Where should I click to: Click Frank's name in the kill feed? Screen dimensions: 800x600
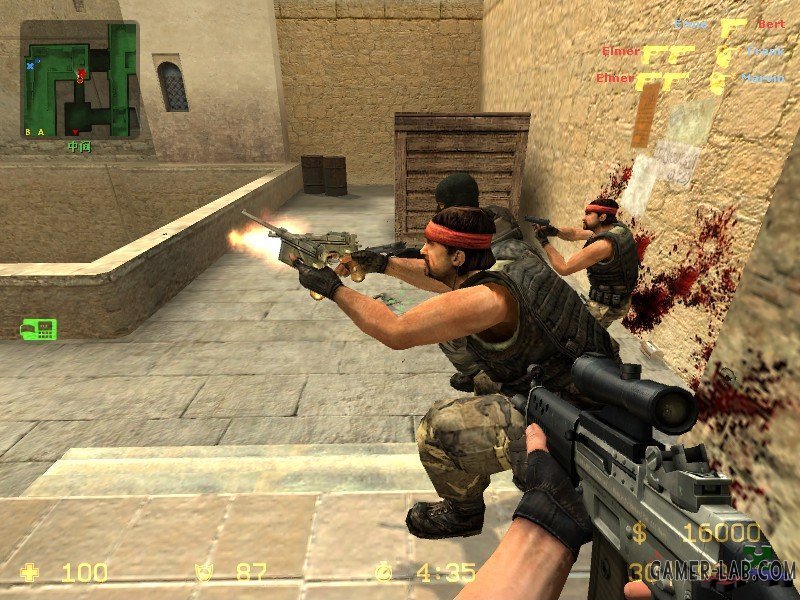(766, 51)
